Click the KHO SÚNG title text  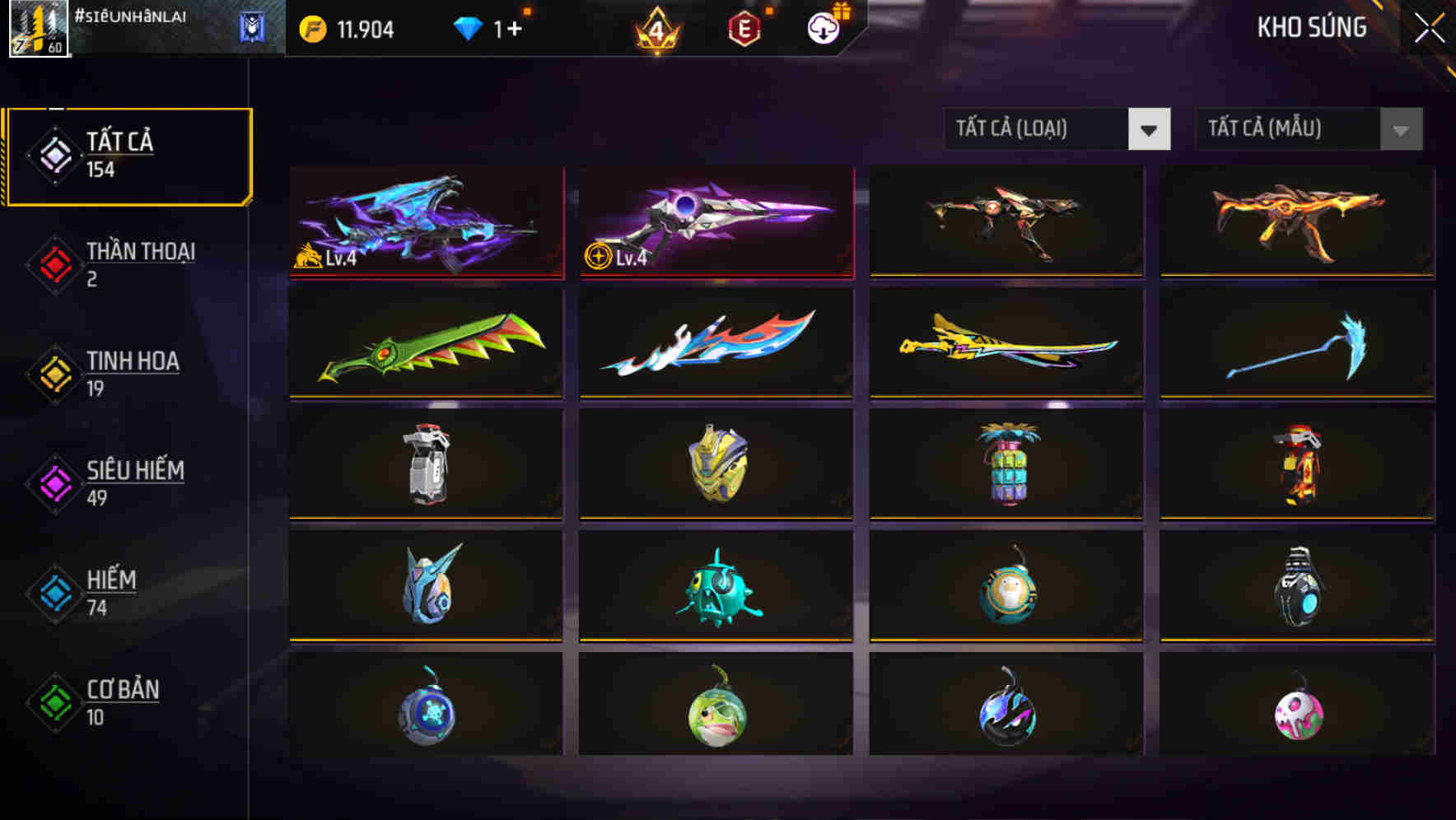click(1311, 27)
